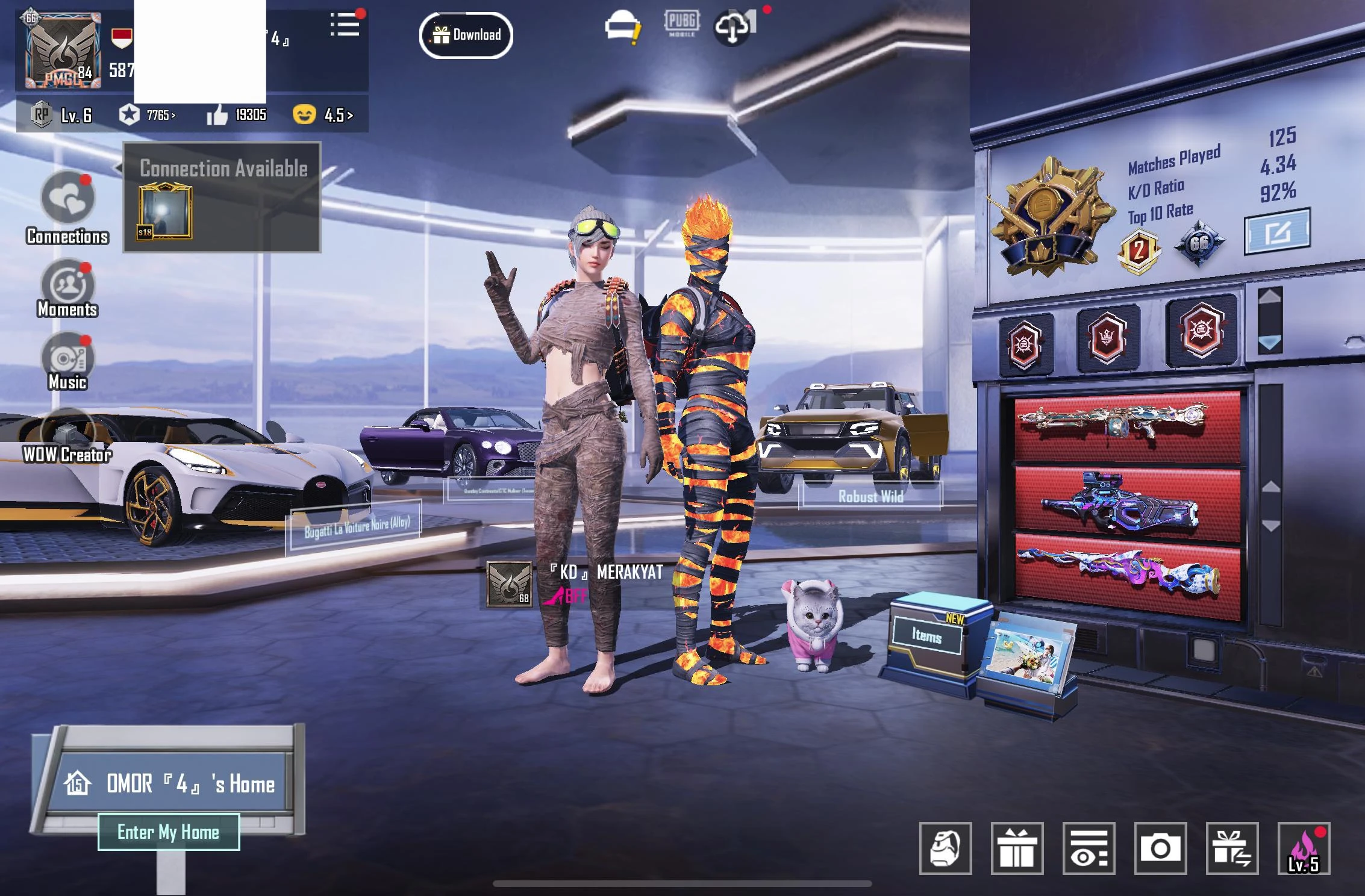Select the Connection Available avatar thumbnail
Image resolution: width=1365 pixels, height=896 pixels.
[x=165, y=212]
